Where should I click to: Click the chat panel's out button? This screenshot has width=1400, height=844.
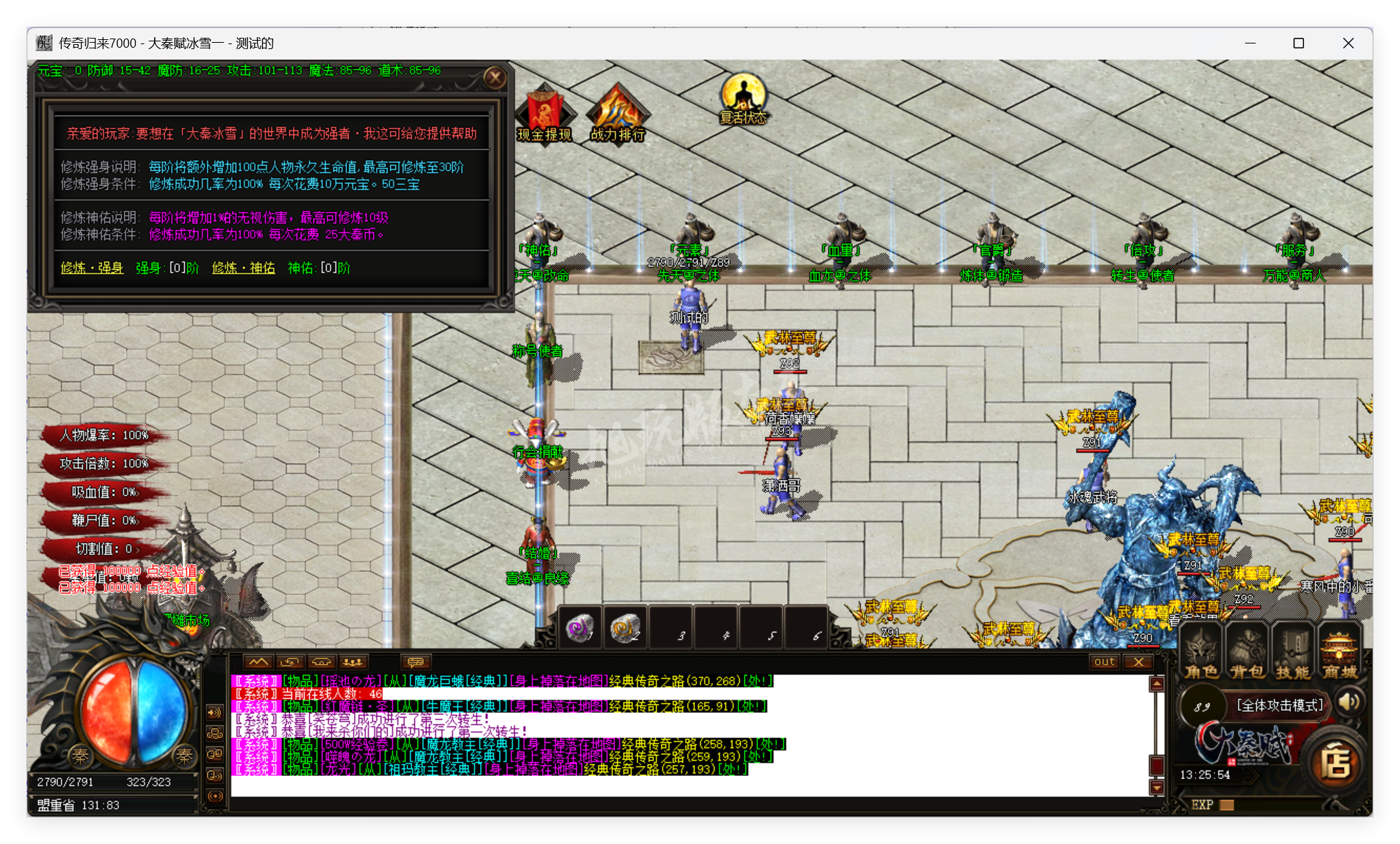(1104, 662)
